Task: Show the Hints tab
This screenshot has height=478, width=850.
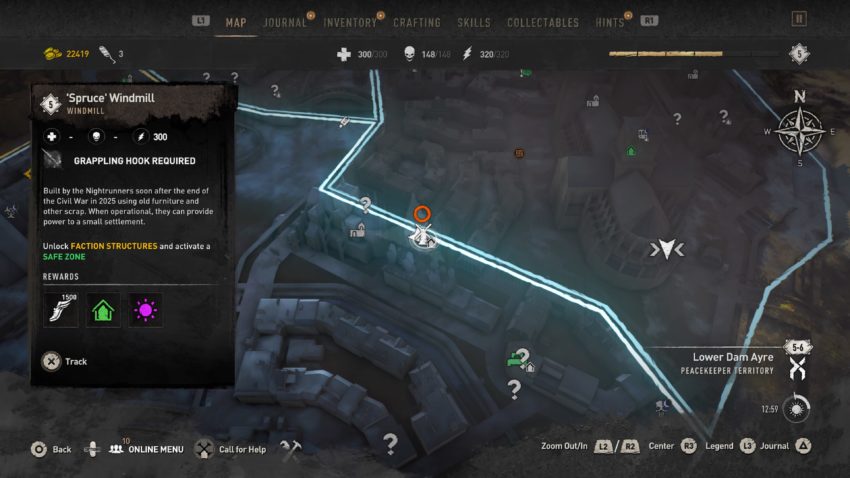Action: pos(608,22)
